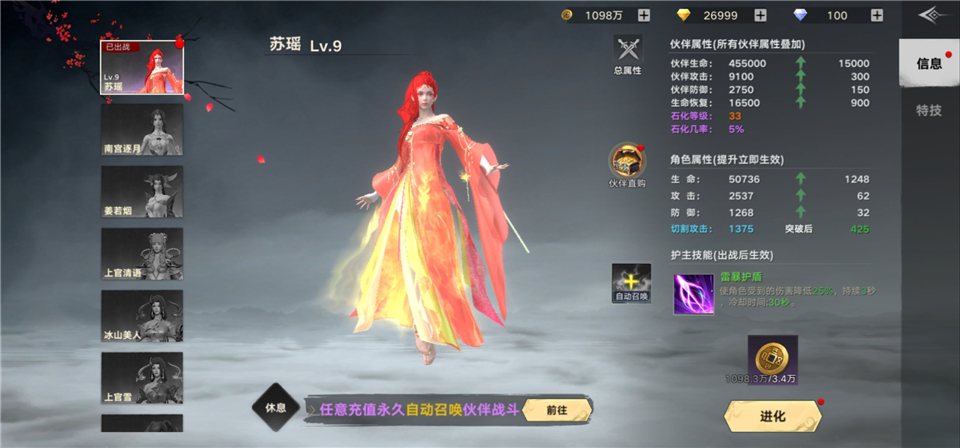Pick the 上官清语 companion portrait
The width and height of the screenshot is (960, 448).
click(142, 254)
